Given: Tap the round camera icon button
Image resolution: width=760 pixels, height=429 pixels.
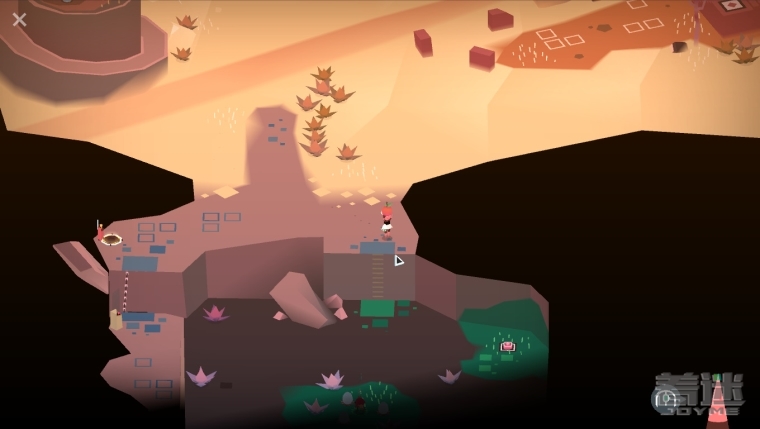Looking at the screenshot, I should [665, 400].
